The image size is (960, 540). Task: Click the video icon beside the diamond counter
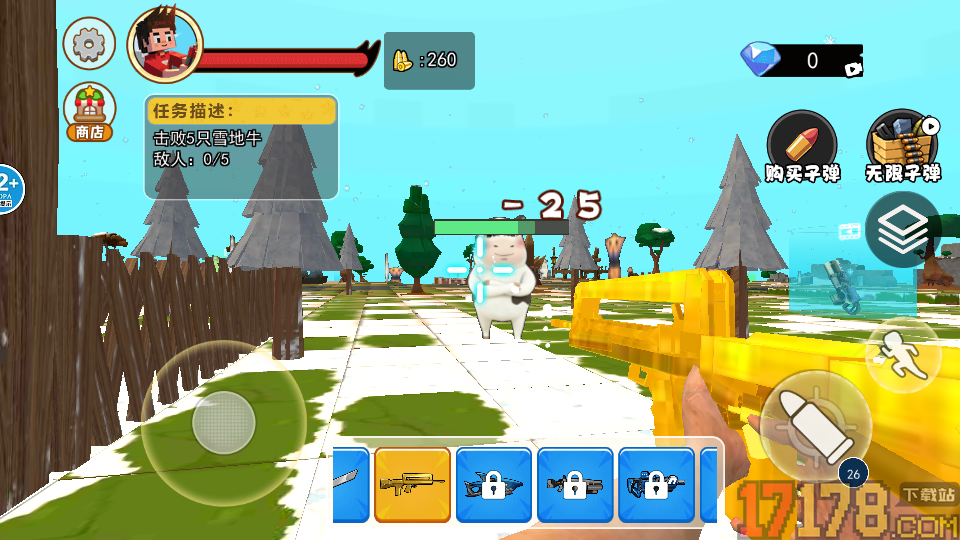852,69
